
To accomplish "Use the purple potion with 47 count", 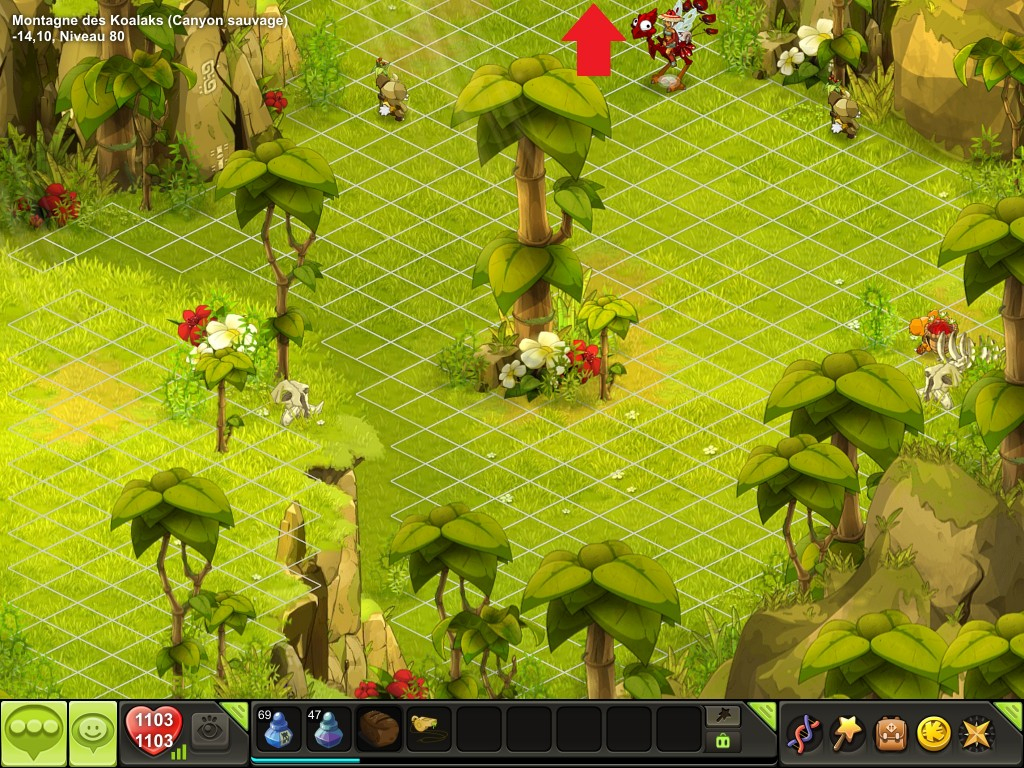I will pyautogui.click(x=326, y=729).
